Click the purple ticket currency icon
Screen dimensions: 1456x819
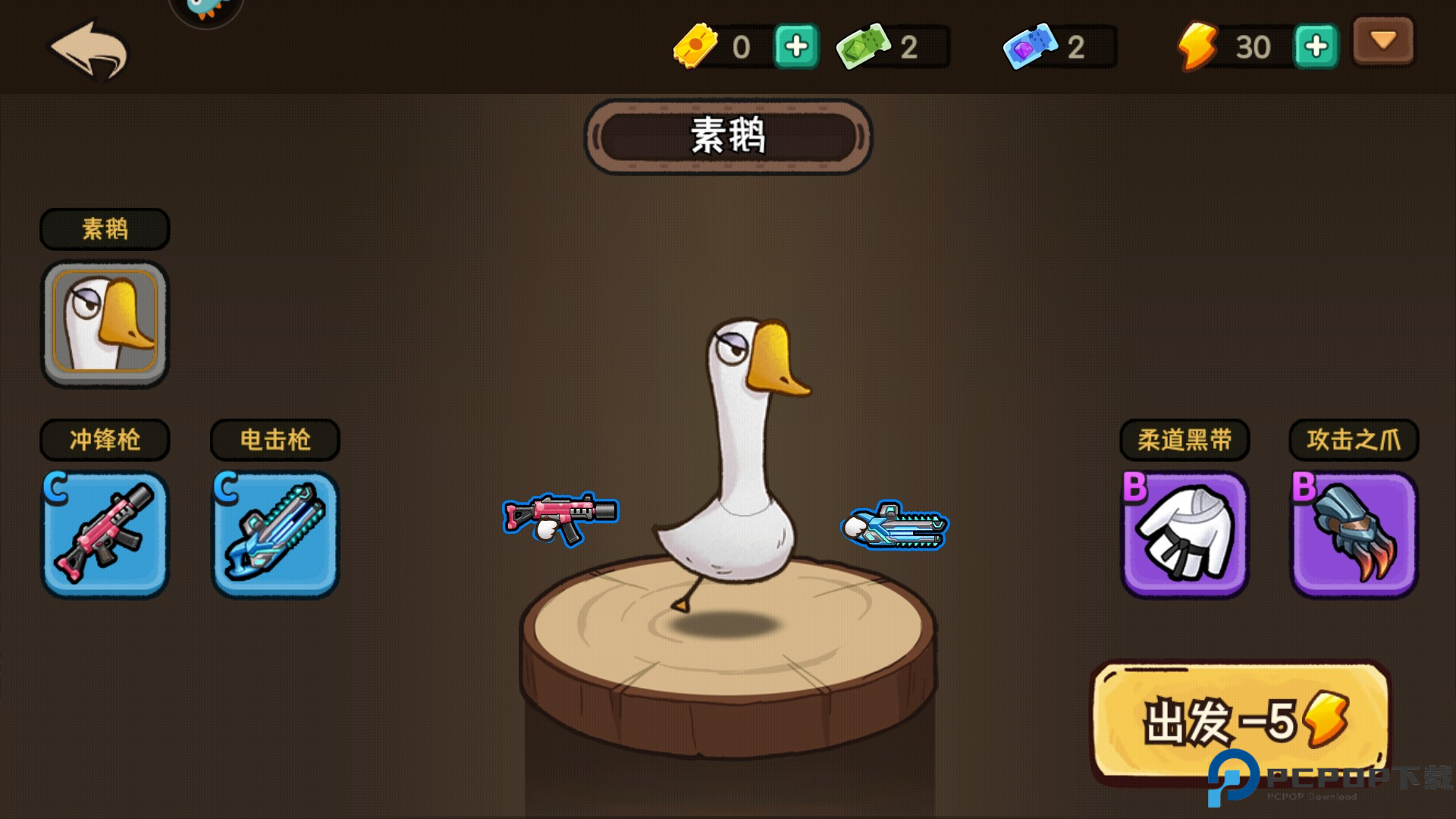1031,45
